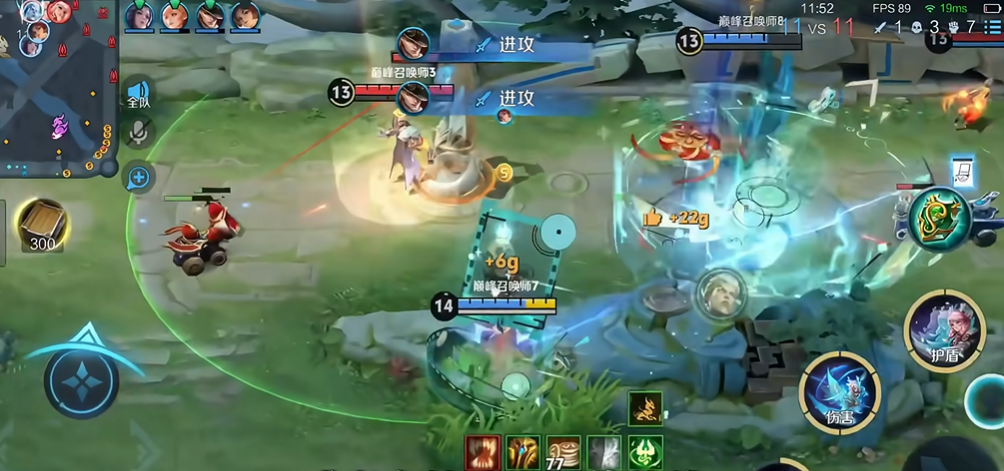
Task: Toggle the muted microphone button
Action: pos(138,132)
